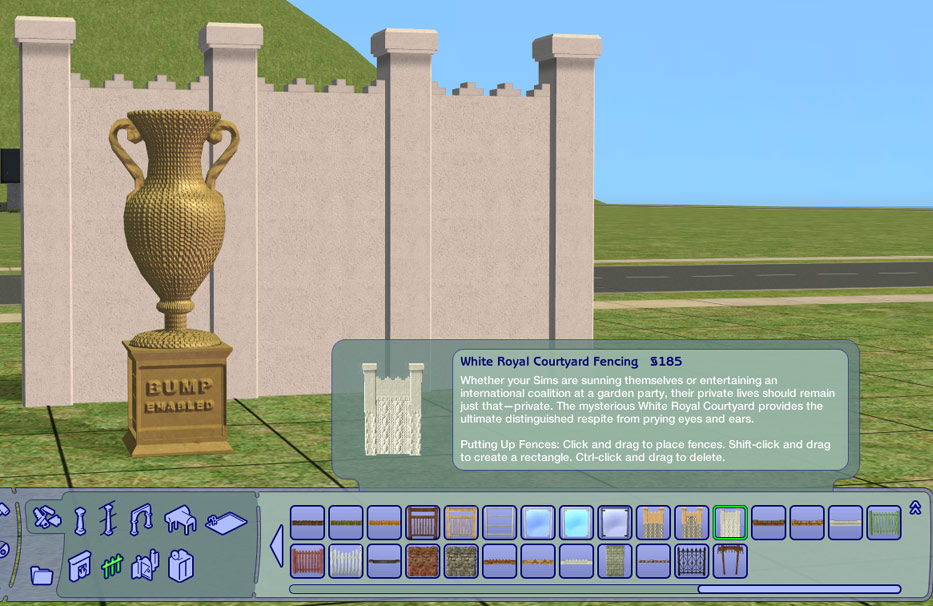Select the build tools hammer-and-planks icon

[x=43, y=517]
